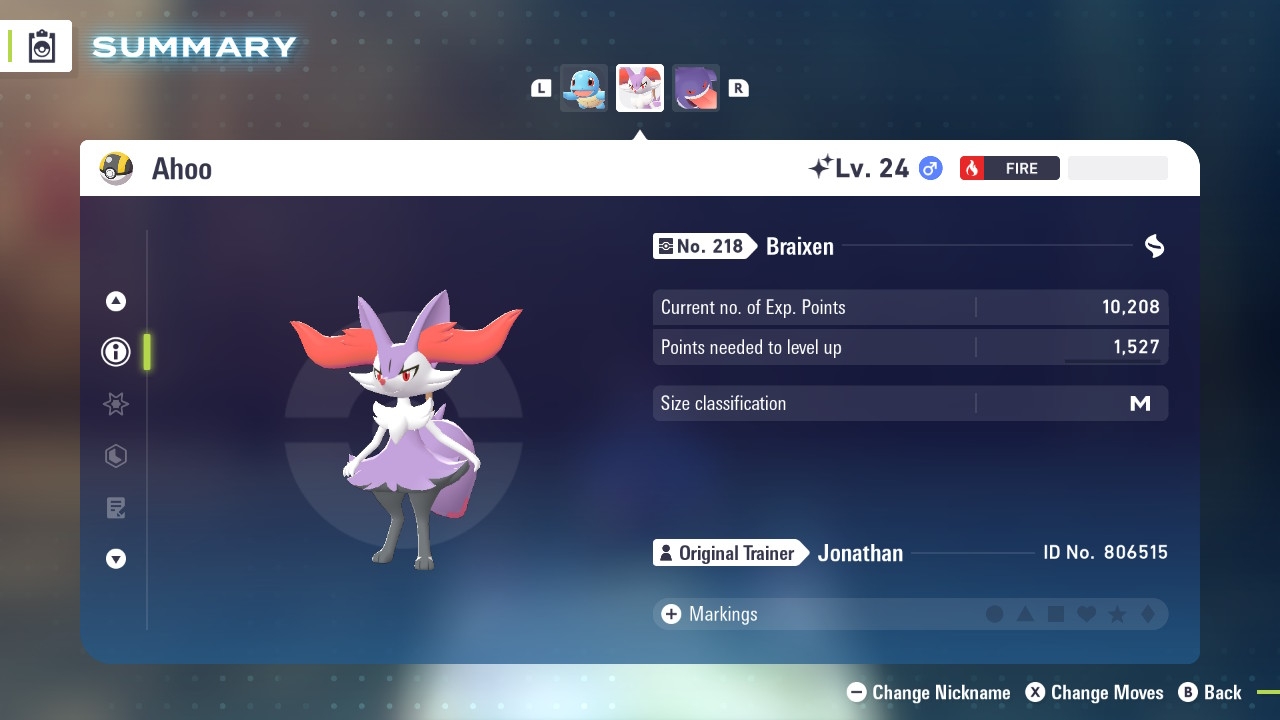Show the memo notes summary tab

(x=116, y=508)
